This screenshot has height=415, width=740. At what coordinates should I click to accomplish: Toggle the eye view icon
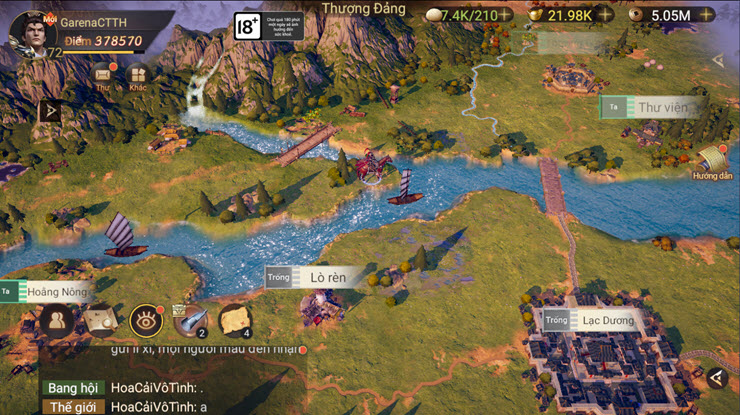(146, 320)
